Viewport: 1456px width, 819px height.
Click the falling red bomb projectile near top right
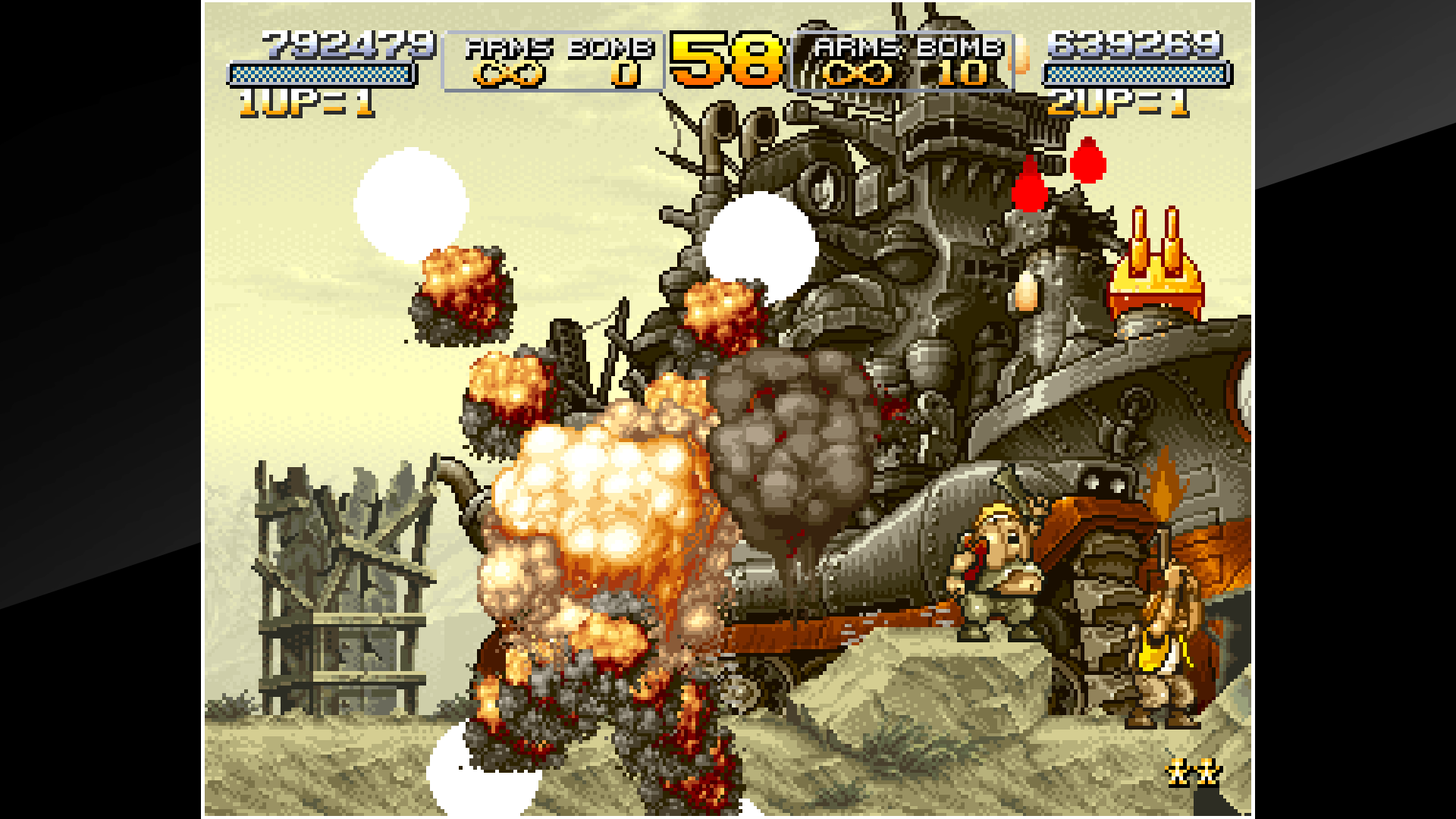[1087, 163]
